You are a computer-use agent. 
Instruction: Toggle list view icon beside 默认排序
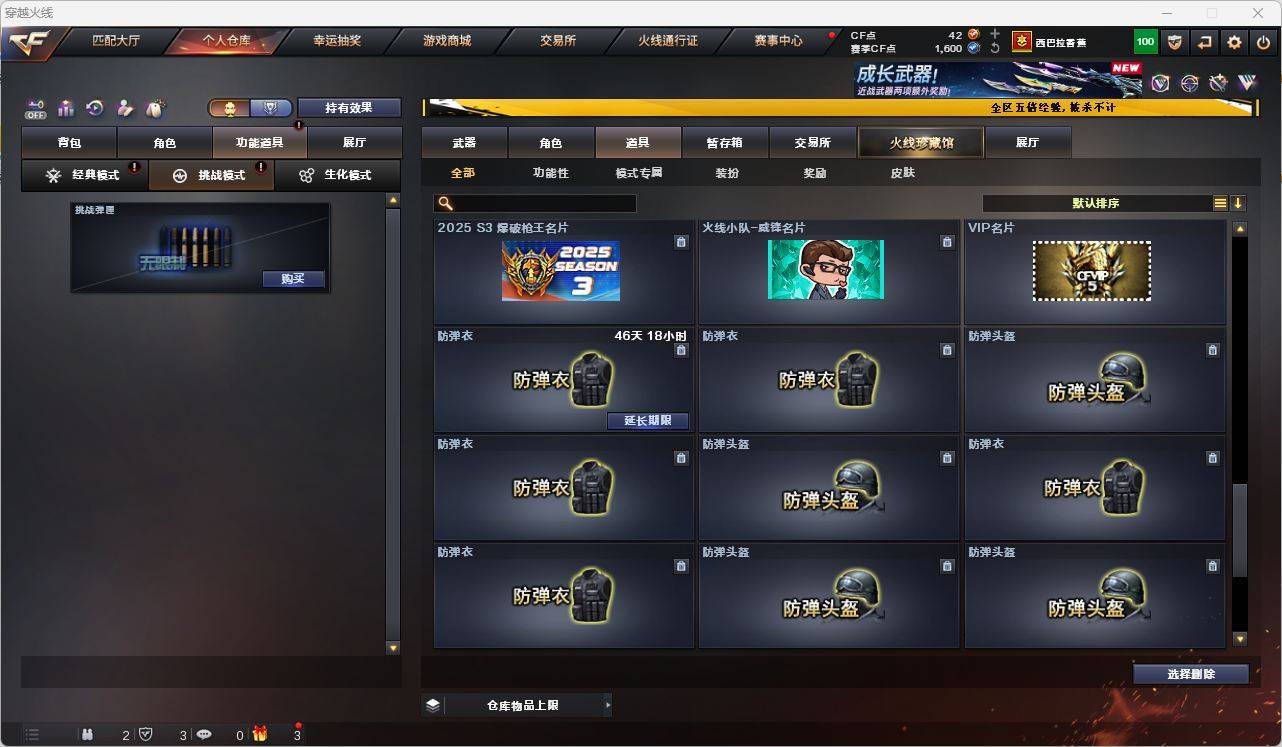click(x=1219, y=203)
